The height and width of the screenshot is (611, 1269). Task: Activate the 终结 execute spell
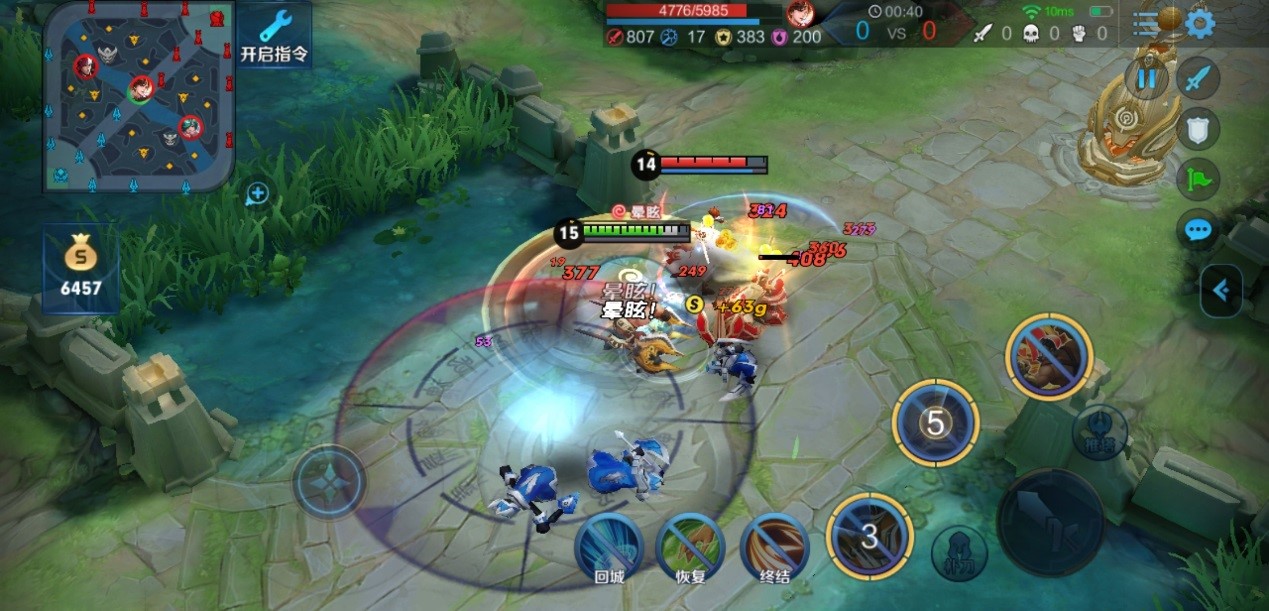point(775,545)
